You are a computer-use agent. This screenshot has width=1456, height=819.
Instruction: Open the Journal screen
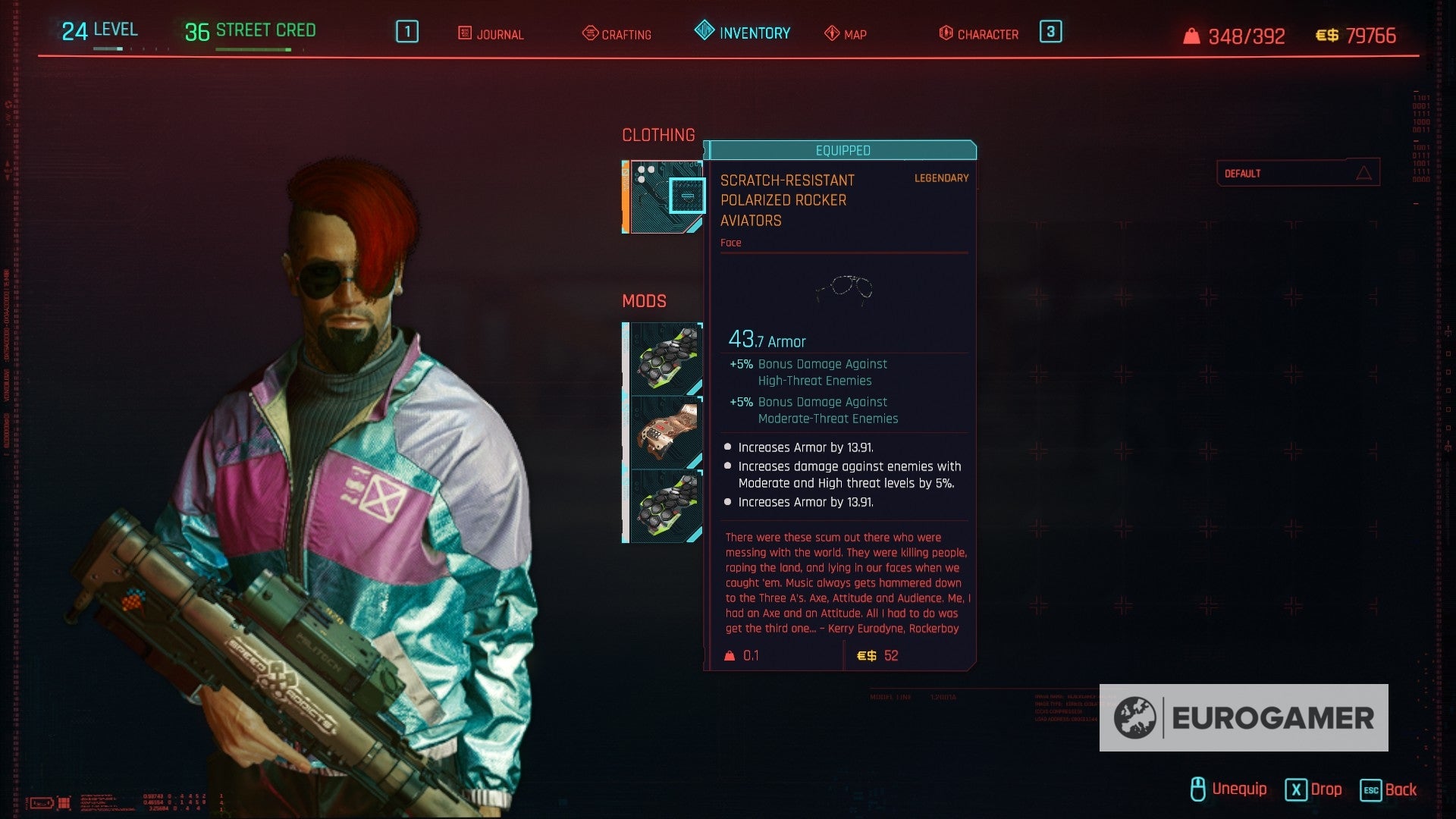tap(491, 34)
